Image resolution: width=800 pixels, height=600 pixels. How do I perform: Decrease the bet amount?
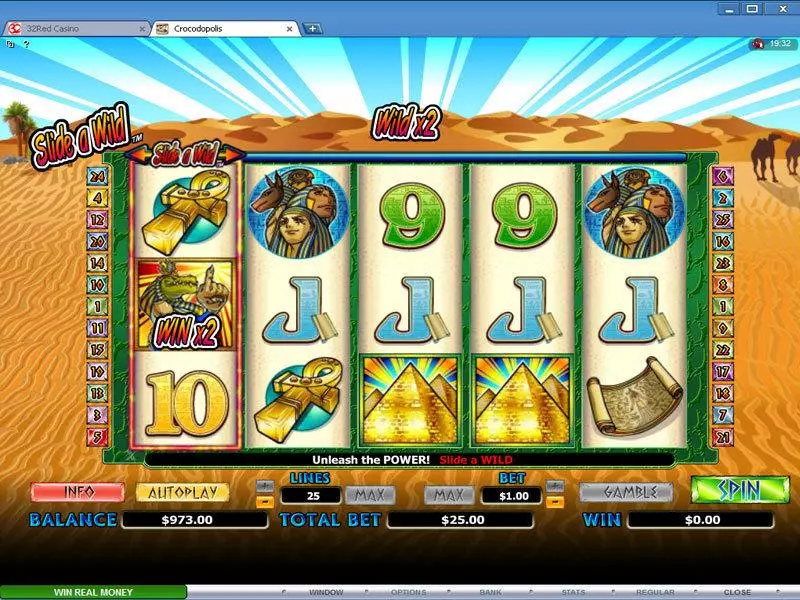(x=557, y=501)
